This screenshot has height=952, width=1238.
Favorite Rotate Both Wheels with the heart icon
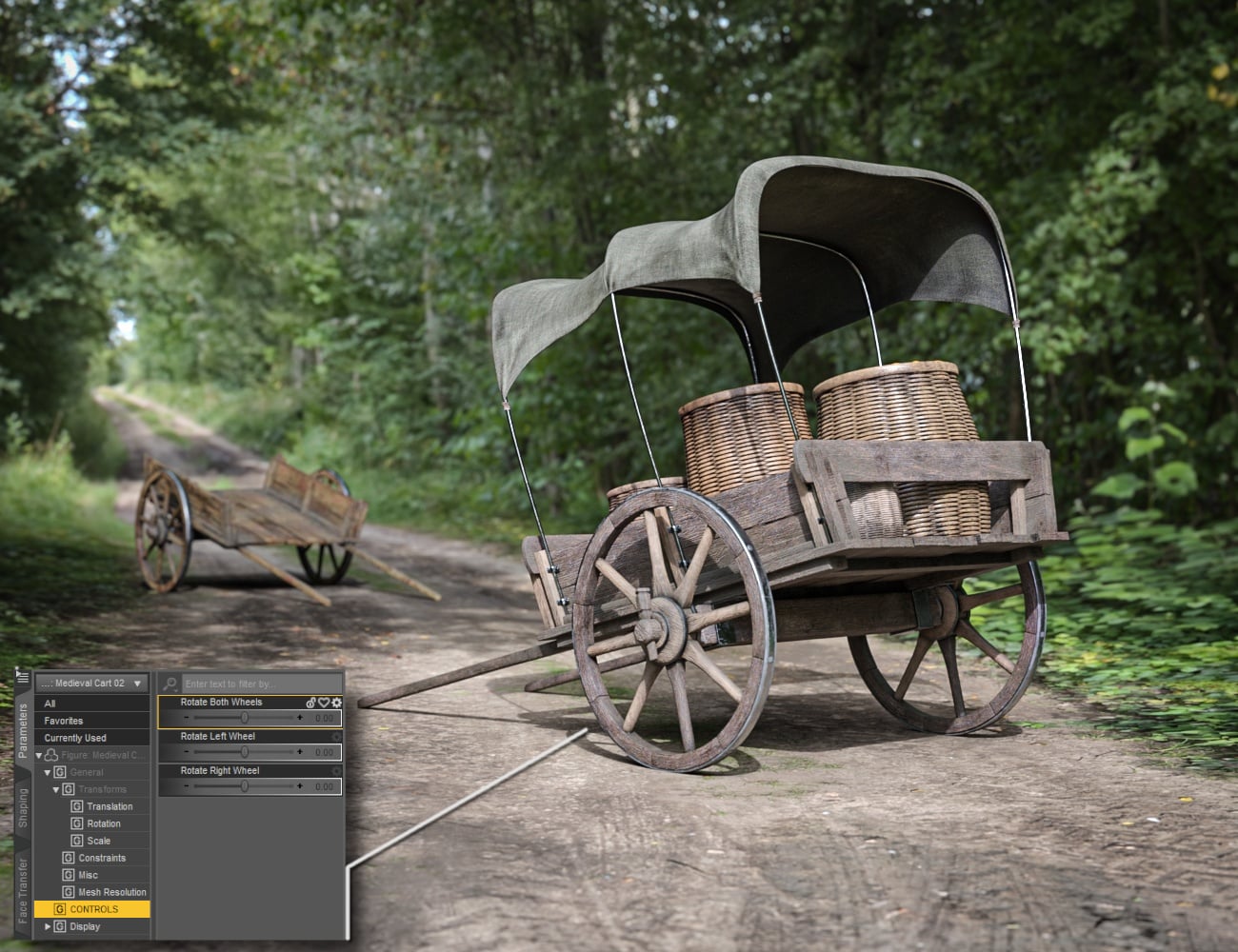point(324,703)
